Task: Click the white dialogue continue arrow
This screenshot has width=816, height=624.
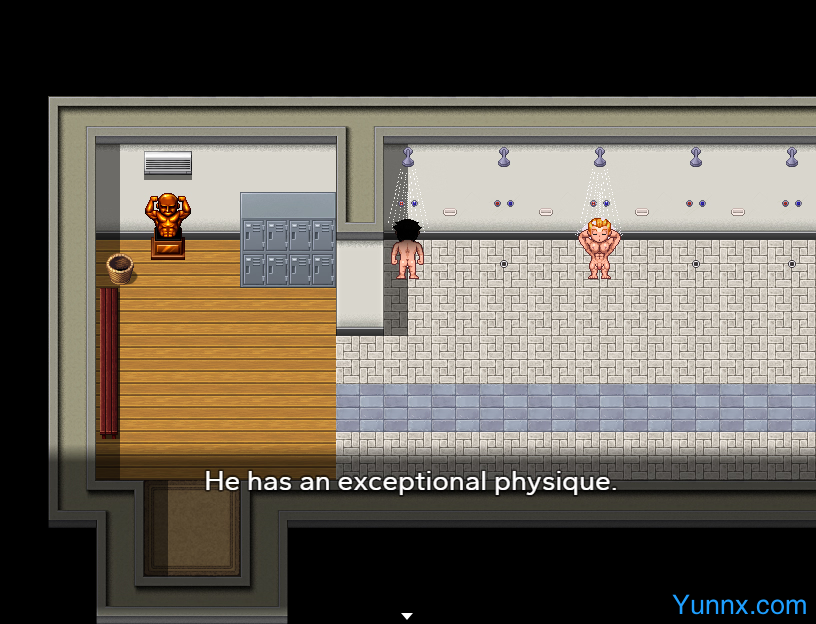Action: (407, 616)
